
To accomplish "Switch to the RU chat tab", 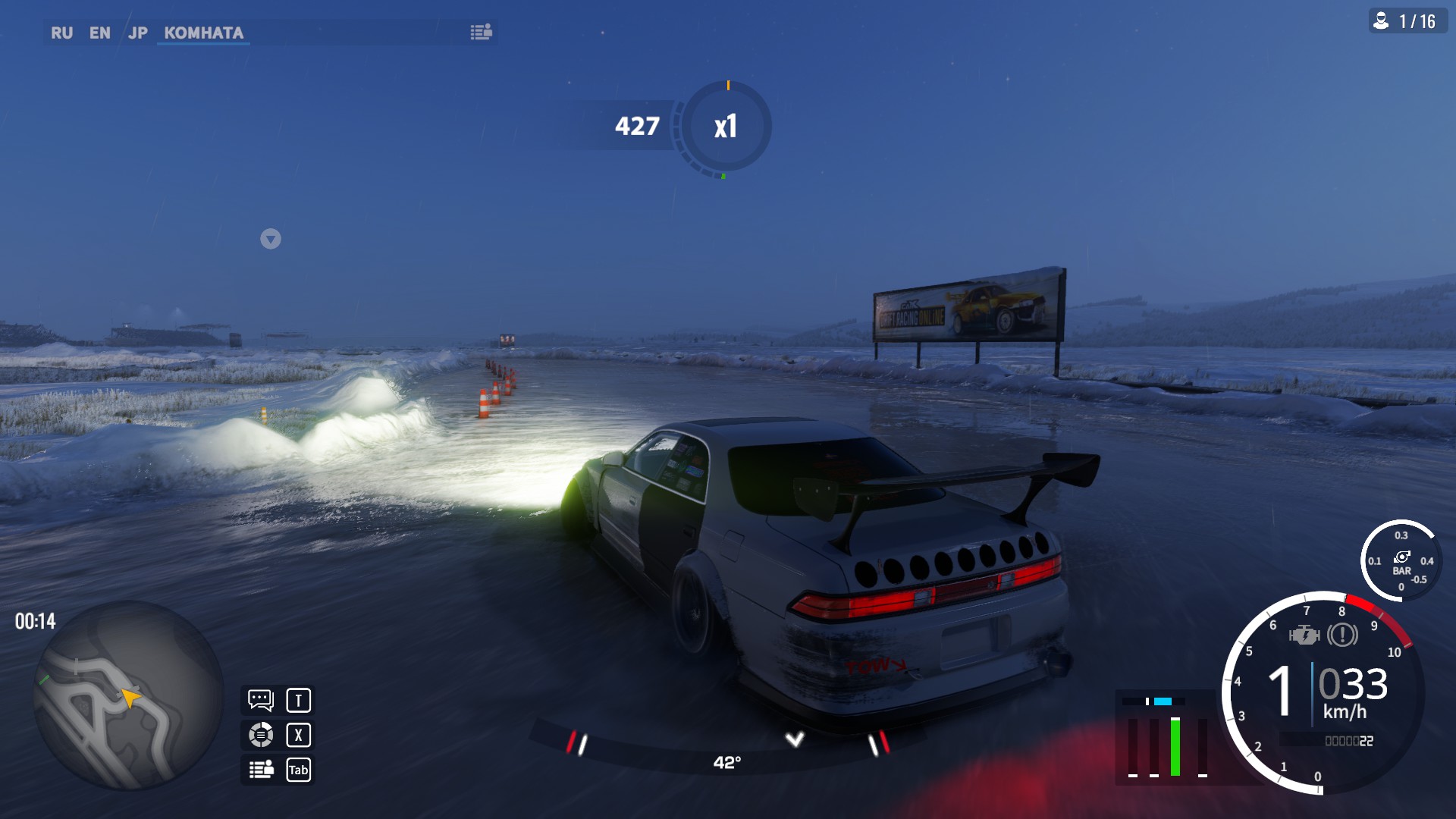I will click(61, 33).
